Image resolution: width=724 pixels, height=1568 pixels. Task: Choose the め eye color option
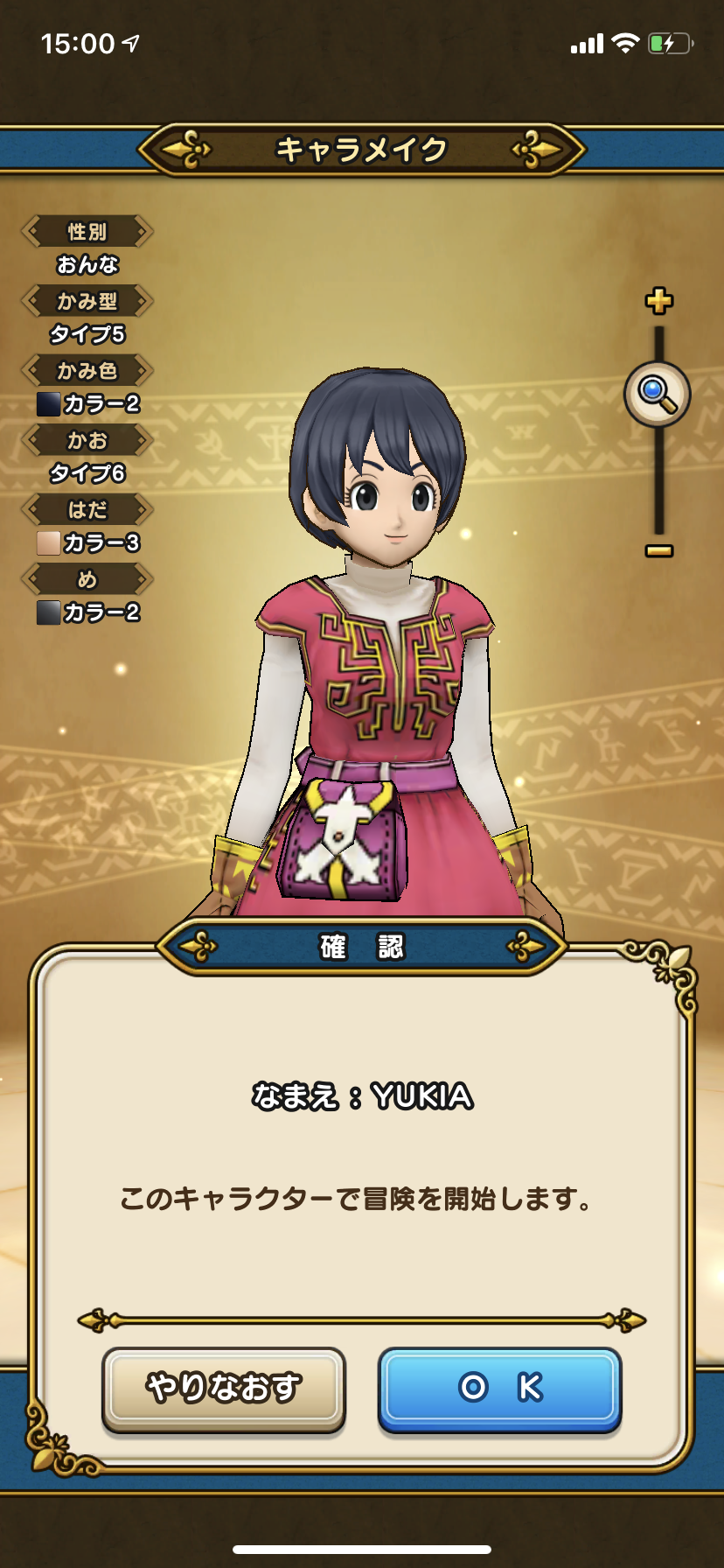tap(87, 579)
